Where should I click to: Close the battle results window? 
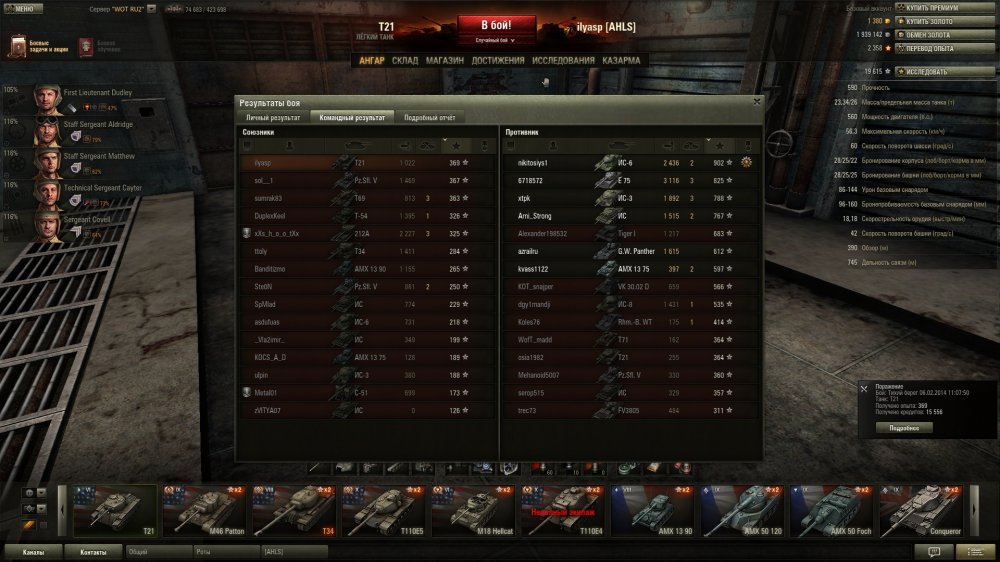click(756, 101)
